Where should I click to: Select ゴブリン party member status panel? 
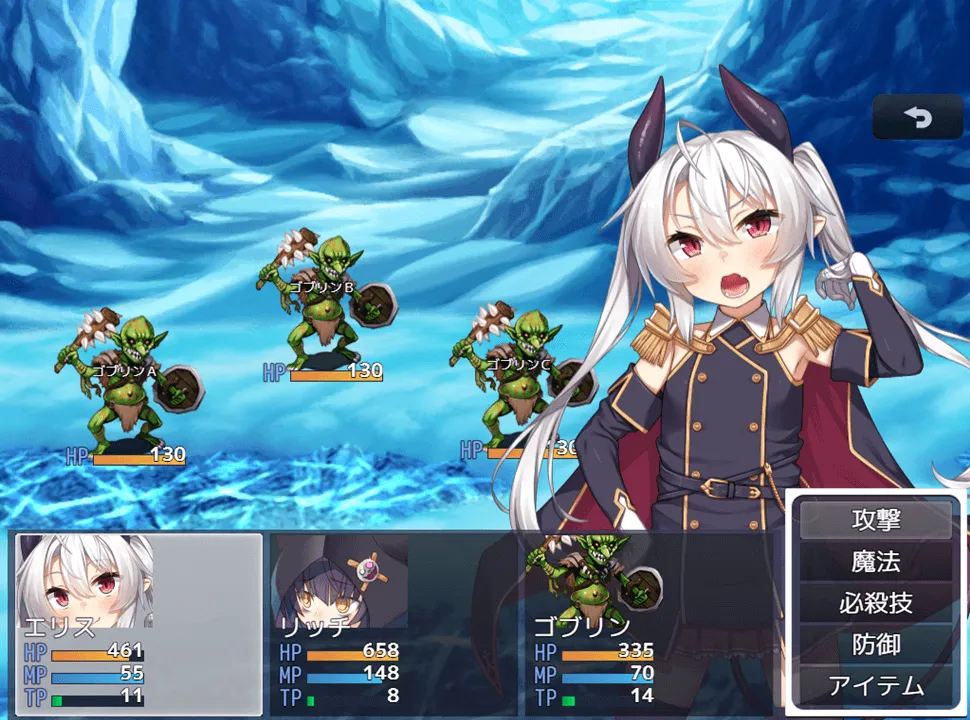(x=648, y=624)
